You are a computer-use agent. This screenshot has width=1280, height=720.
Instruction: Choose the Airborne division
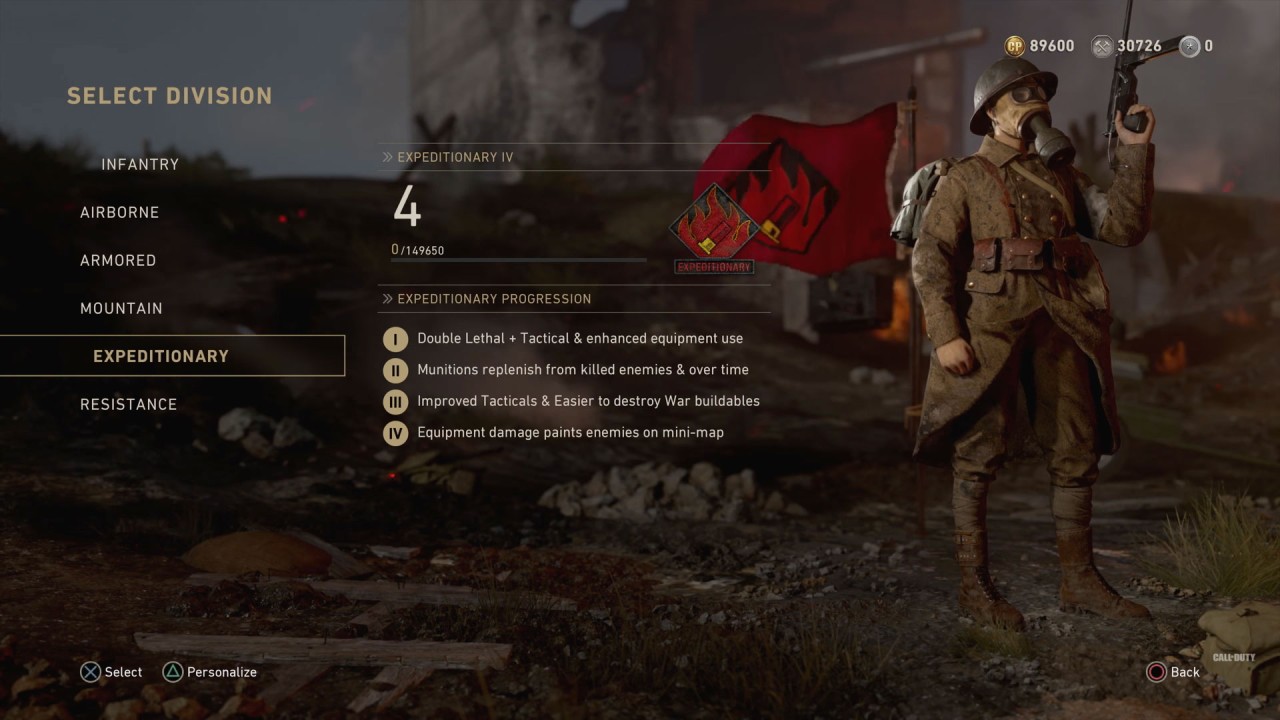point(120,212)
